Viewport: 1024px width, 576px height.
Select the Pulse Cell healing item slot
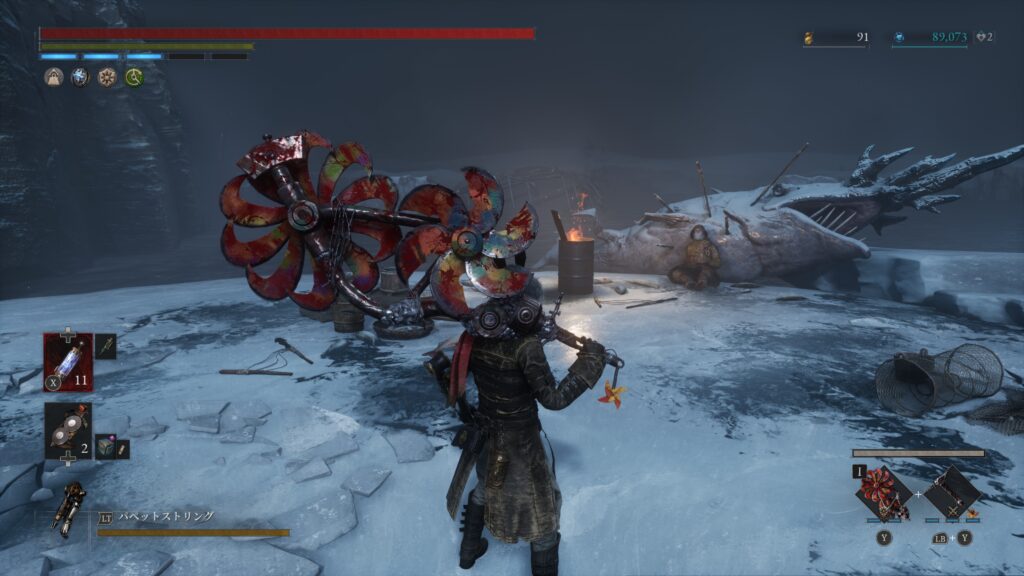[x=68, y=358]
